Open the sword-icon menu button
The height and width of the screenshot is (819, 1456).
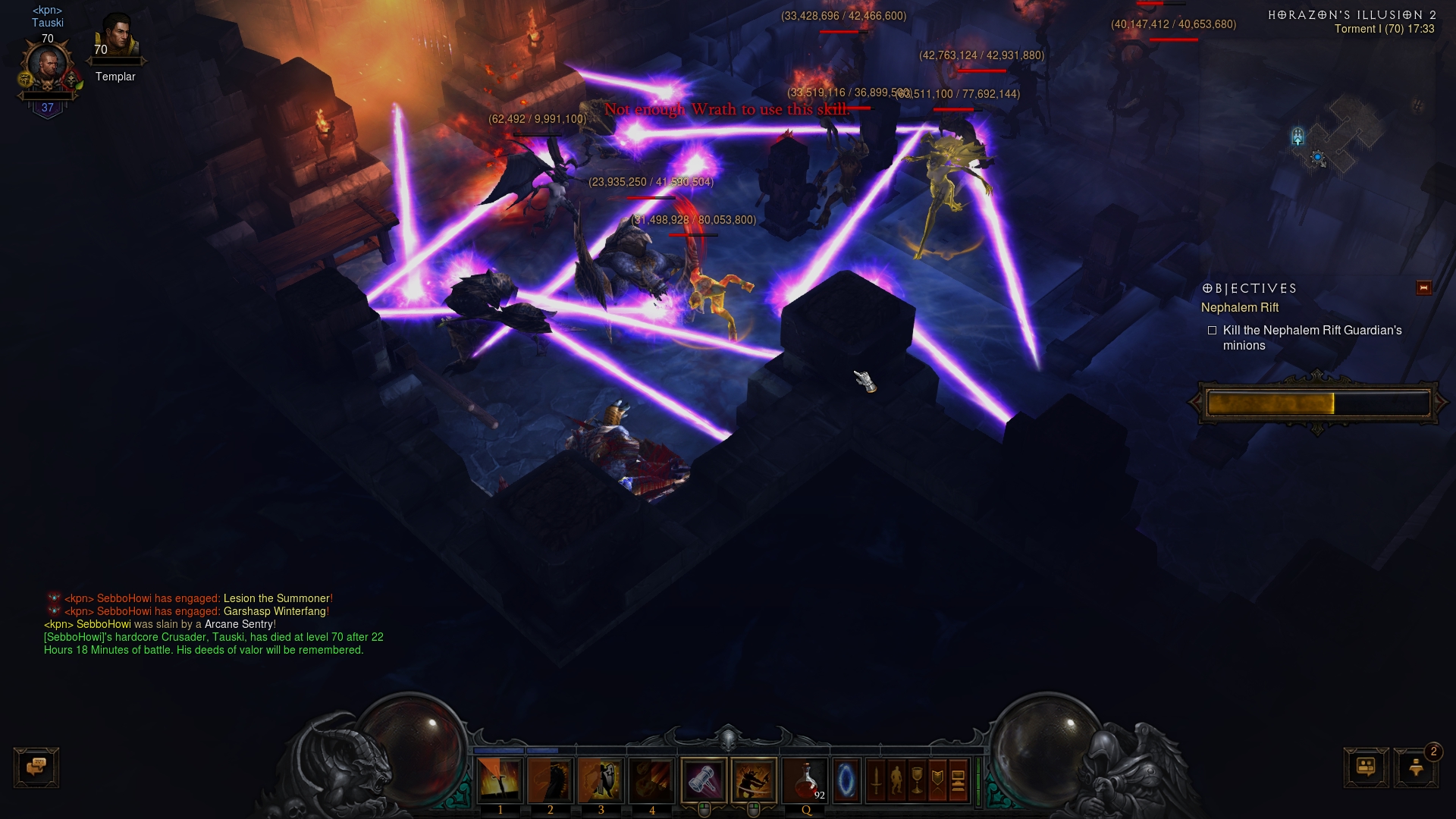(876, 780)
